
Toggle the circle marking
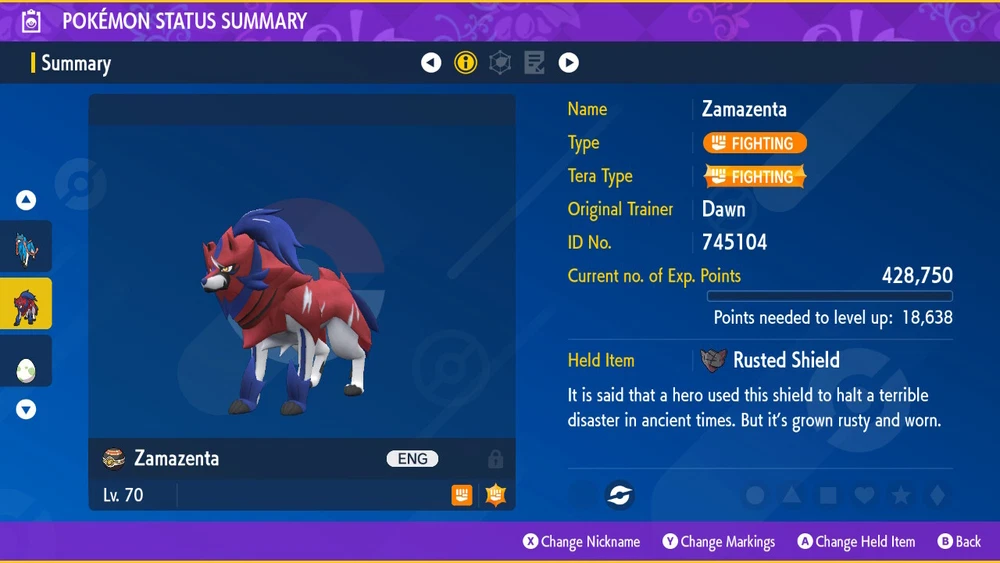(x=755, y=495)
